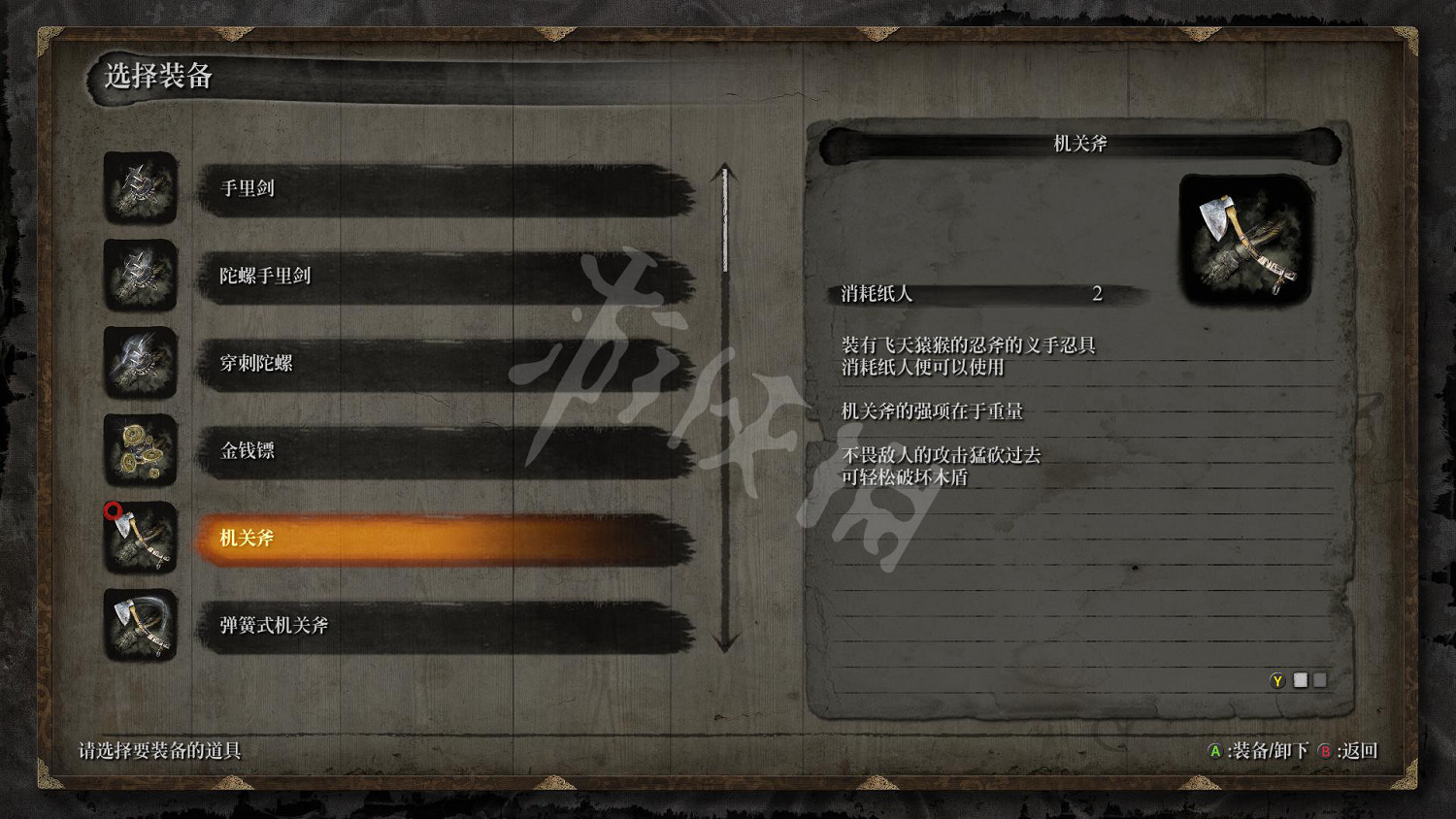Click the Y button indicator near the squares

(1280, 680)
